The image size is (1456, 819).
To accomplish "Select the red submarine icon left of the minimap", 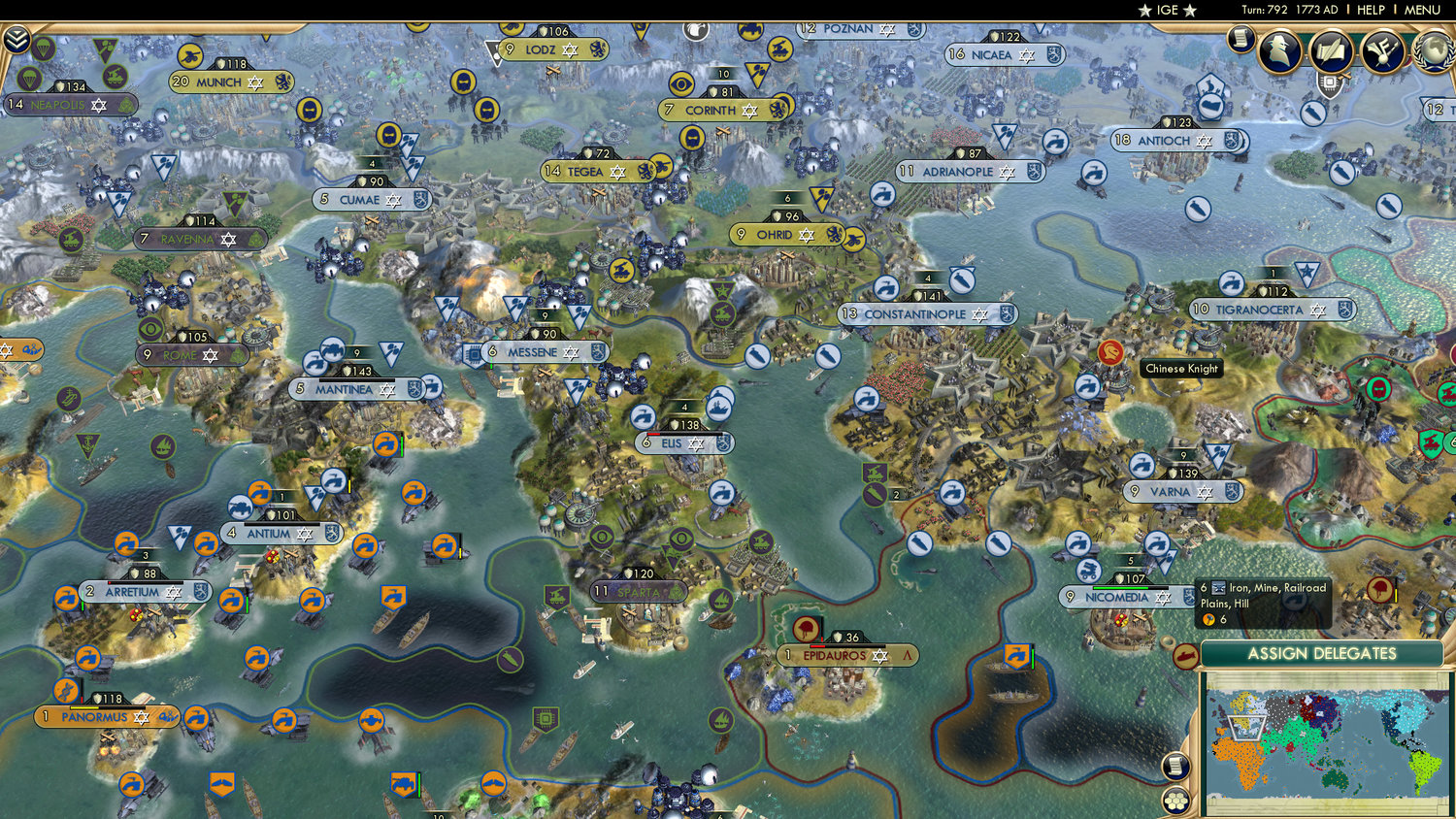I will point(1185,655).
